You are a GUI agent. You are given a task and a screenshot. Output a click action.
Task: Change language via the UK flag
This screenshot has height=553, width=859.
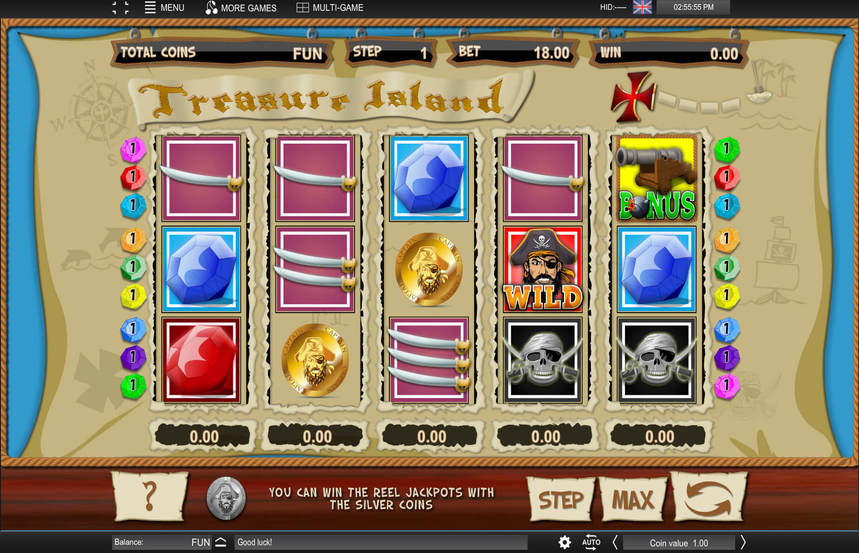click(x=642, y=7)
